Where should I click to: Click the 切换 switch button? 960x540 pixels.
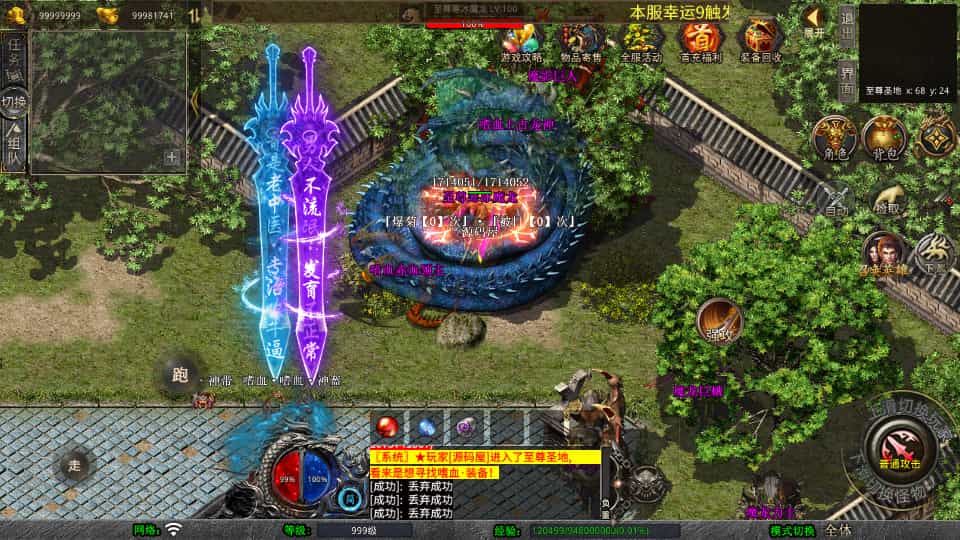[15, 102]
